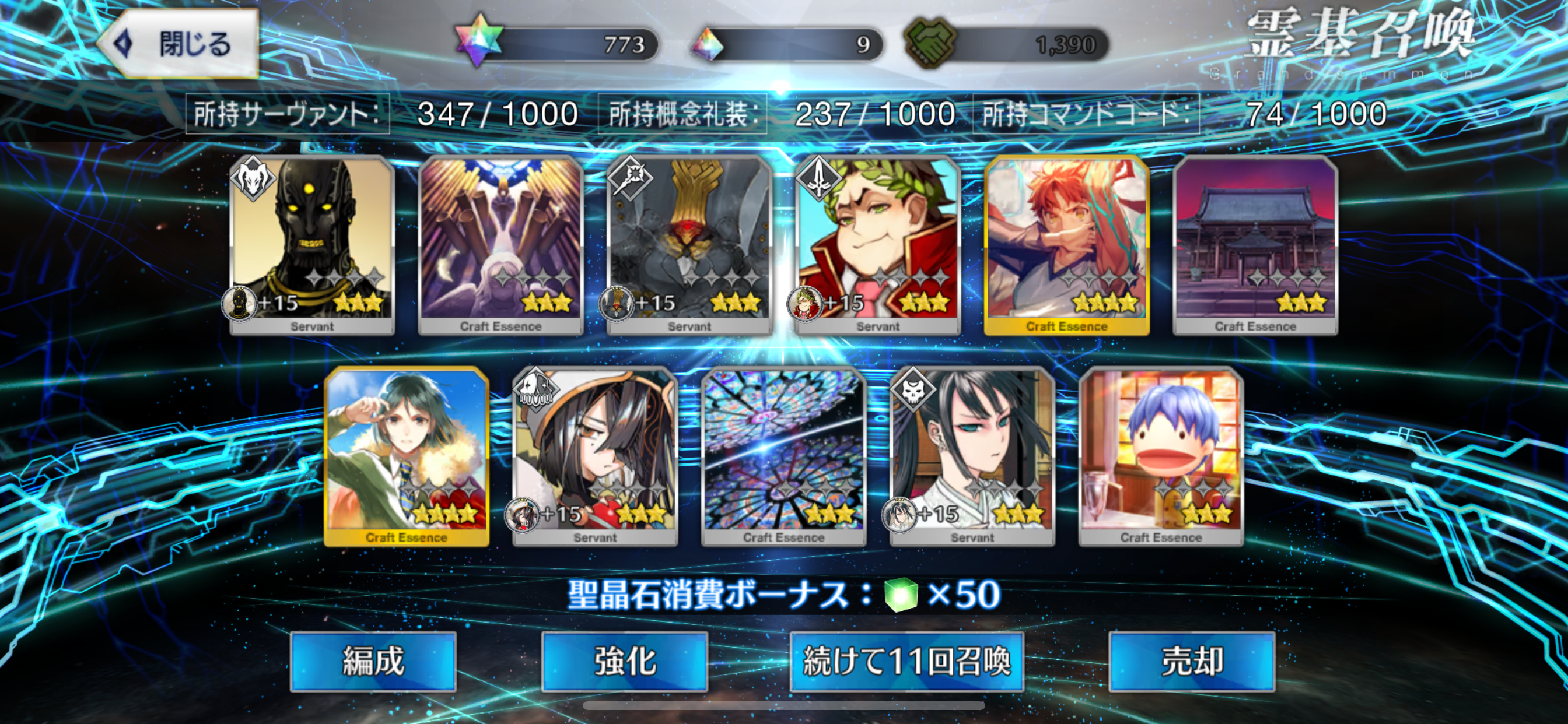Tap the rainbow Saint Quartz star icon
The height and width of the screenshot is (724, 1568).
479,41
